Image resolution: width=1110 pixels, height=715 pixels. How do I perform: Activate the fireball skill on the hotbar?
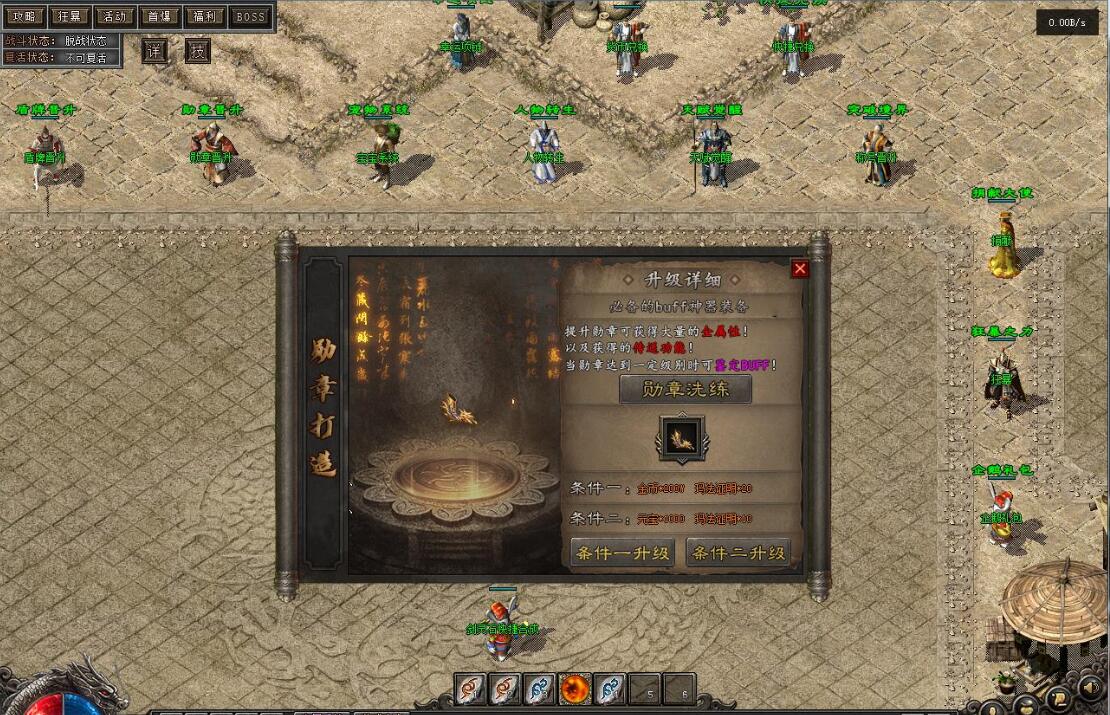[x=574, y=688]
